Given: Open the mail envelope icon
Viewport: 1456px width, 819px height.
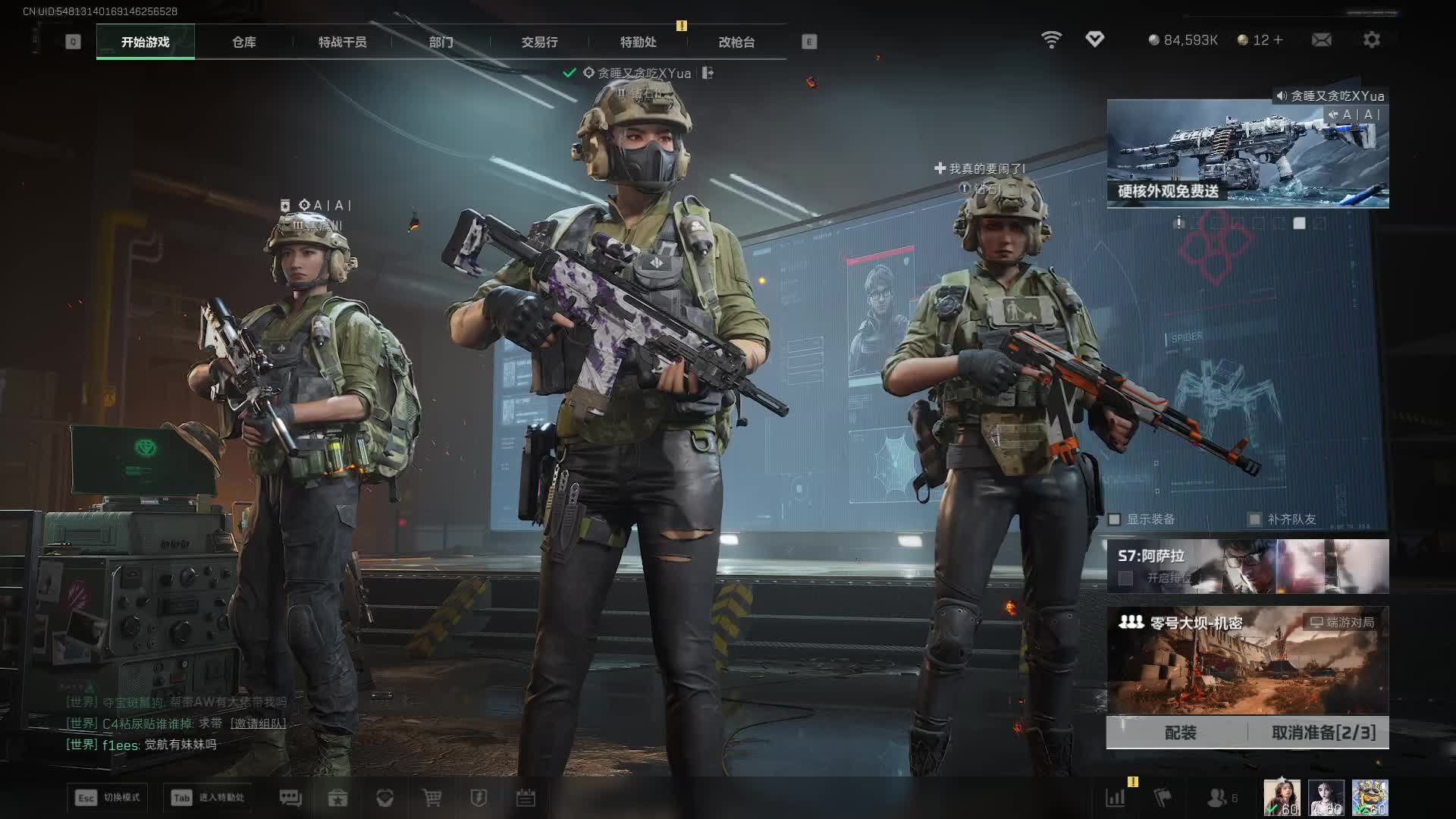Looking at the screenshot, I should 1321,40.
